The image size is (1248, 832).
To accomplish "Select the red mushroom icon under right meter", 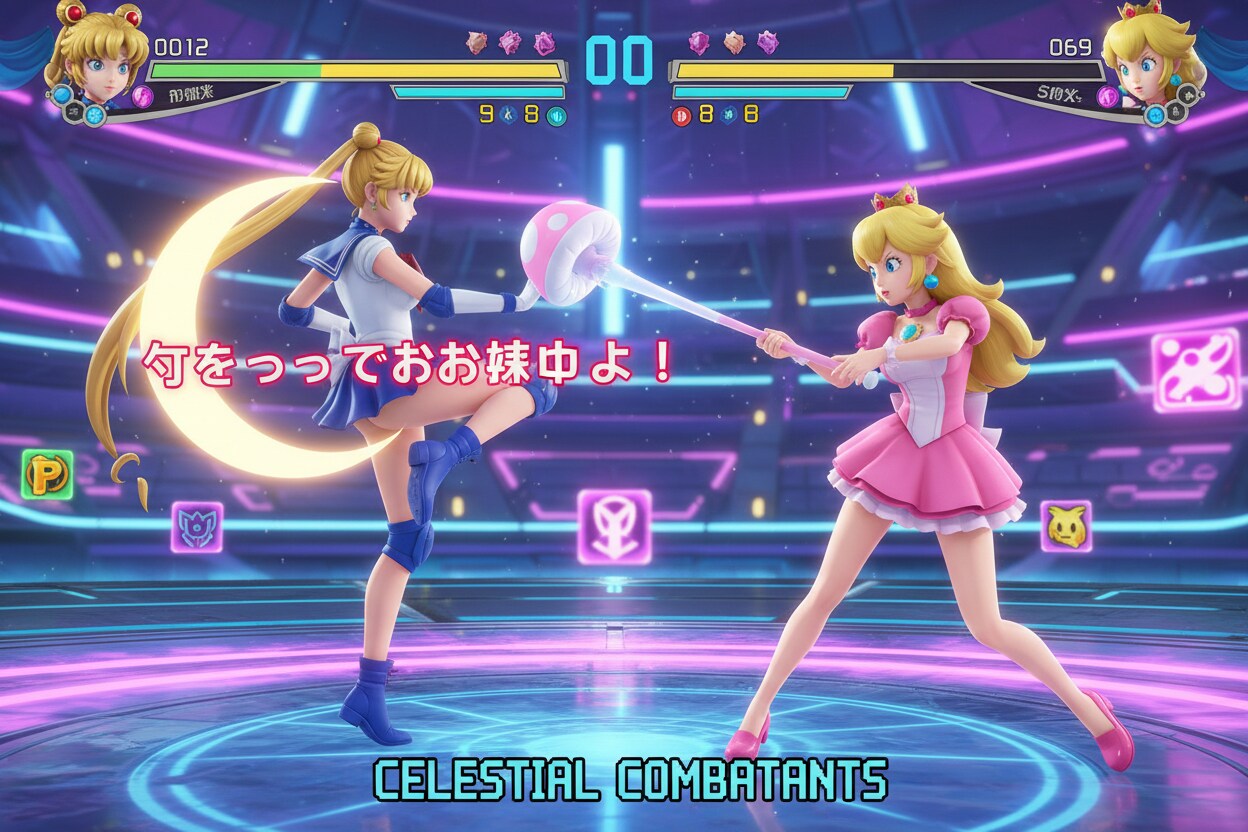I will point(681,115).
